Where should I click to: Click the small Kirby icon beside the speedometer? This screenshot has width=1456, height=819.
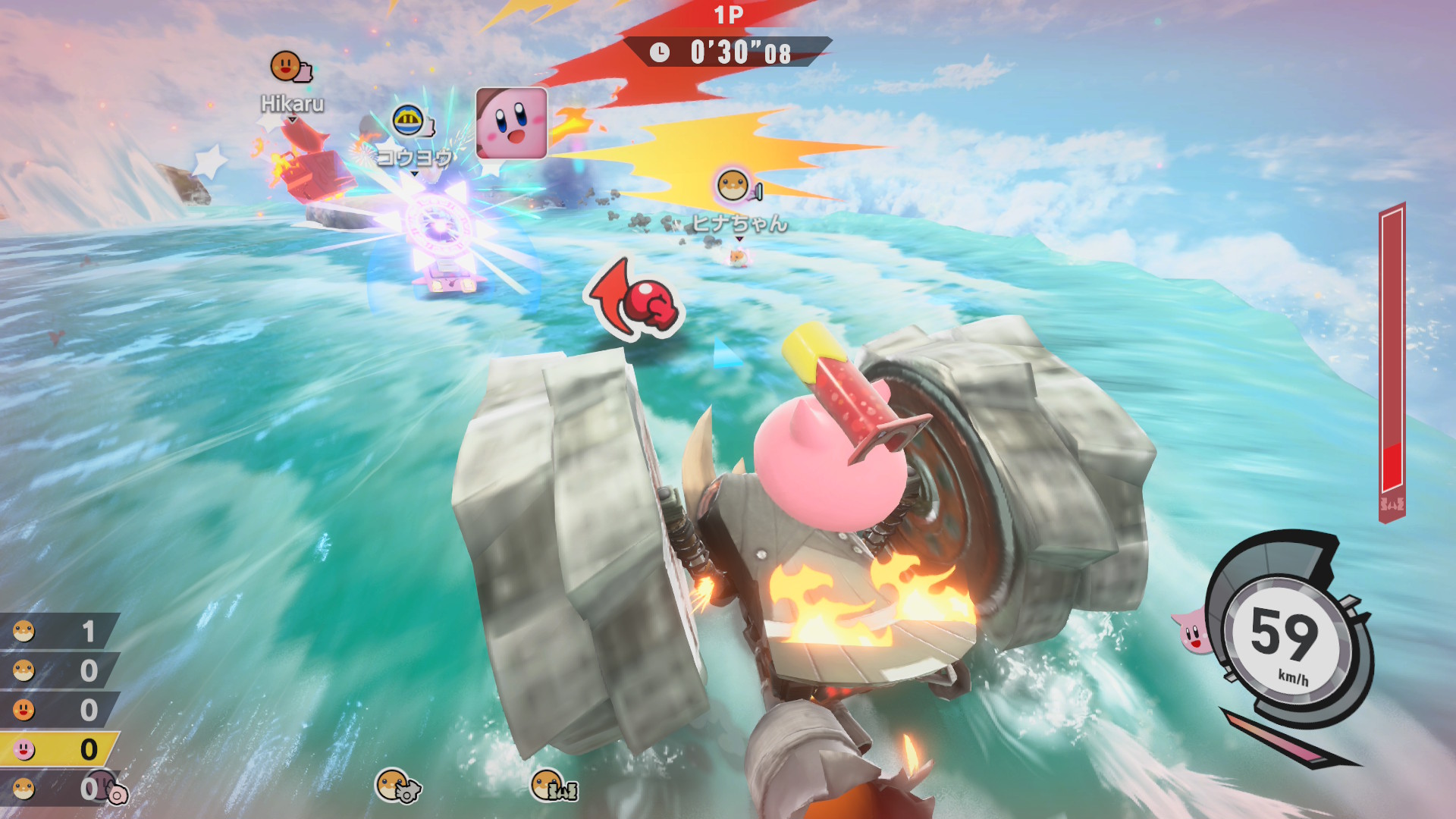coord(1191,631)
